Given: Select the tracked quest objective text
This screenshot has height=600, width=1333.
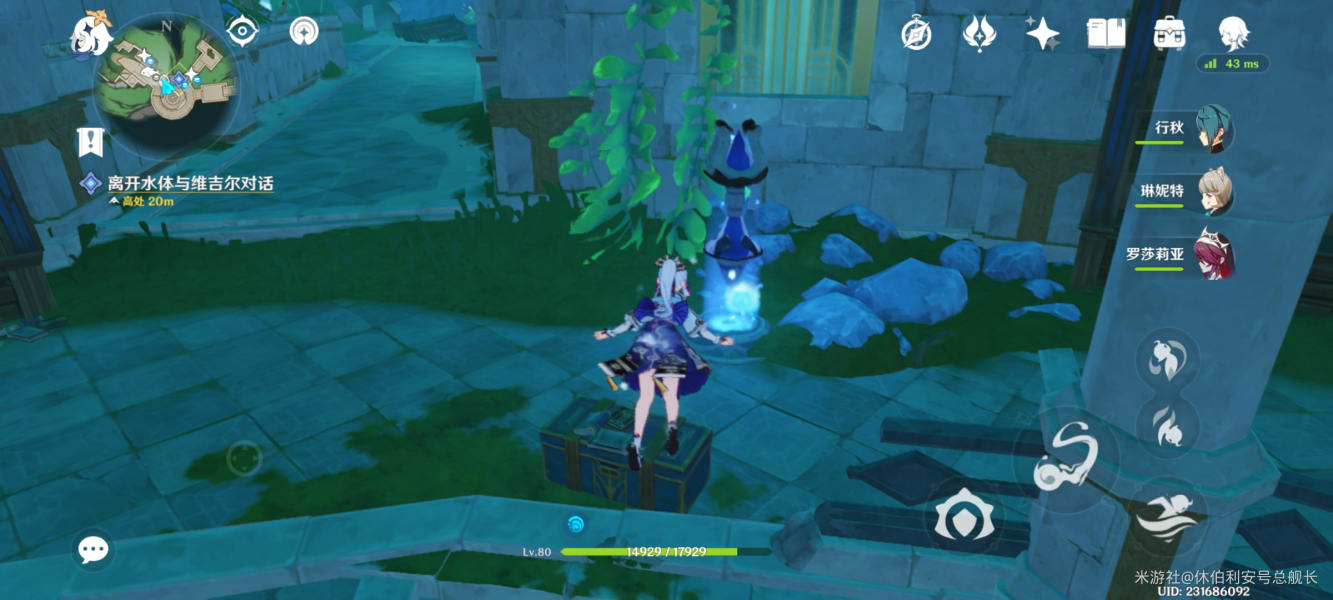Looking at the screenshot, I should (x=190, y=184).
